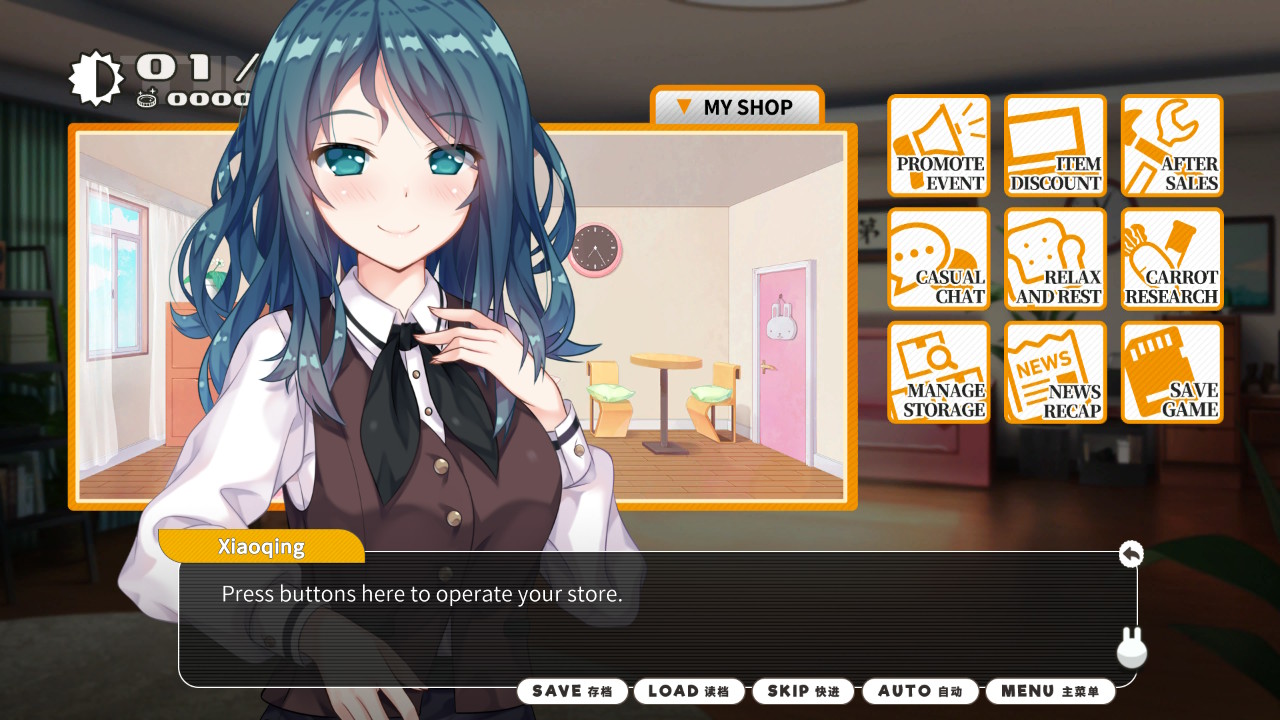
Task: Open the Promote Event function
Action: pos(938,146)
